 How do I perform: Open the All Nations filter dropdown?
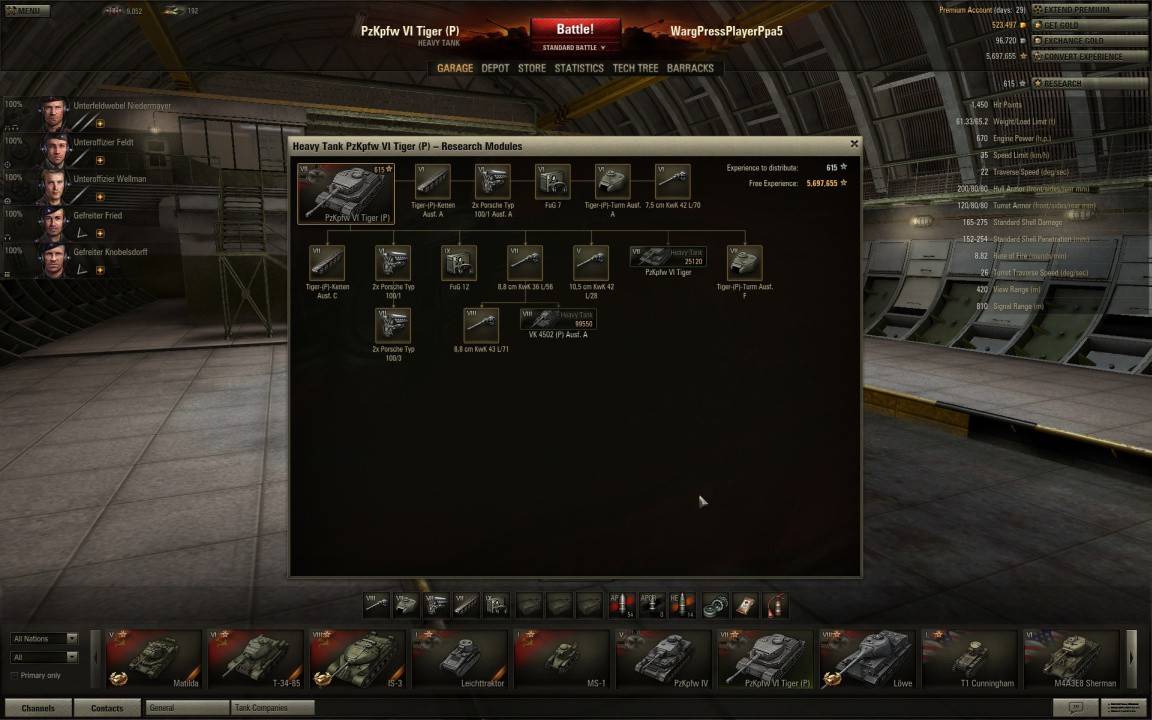pos(44,638)
